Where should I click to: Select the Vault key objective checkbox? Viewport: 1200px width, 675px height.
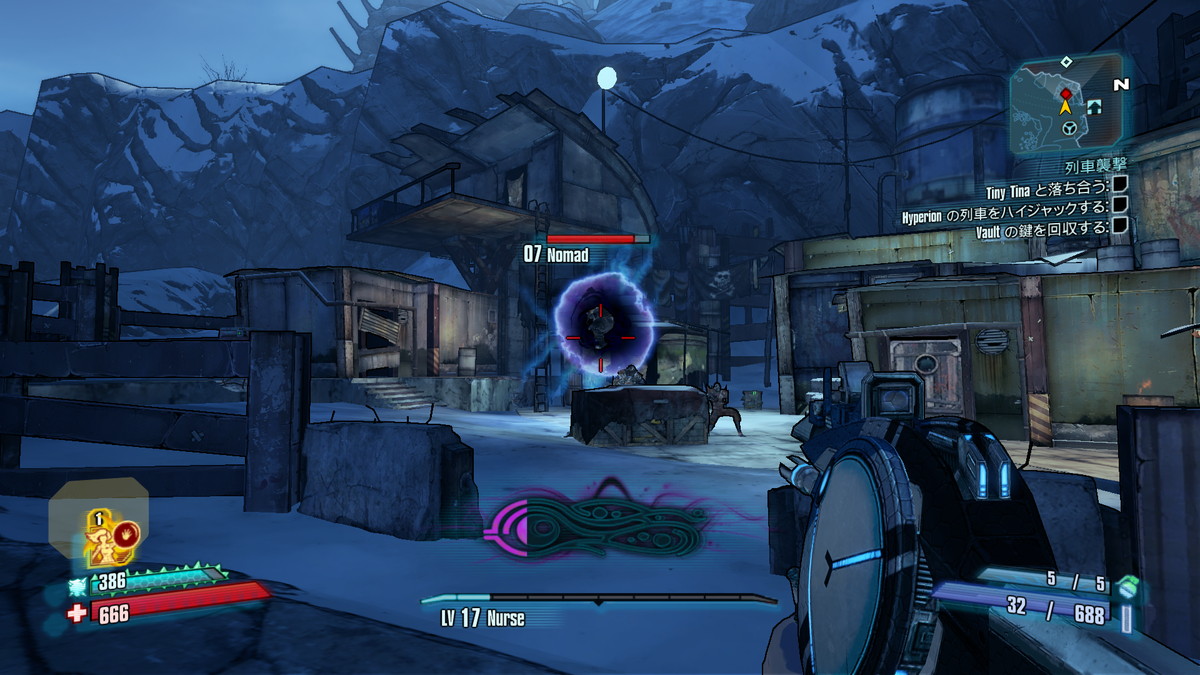[1120, 225]
